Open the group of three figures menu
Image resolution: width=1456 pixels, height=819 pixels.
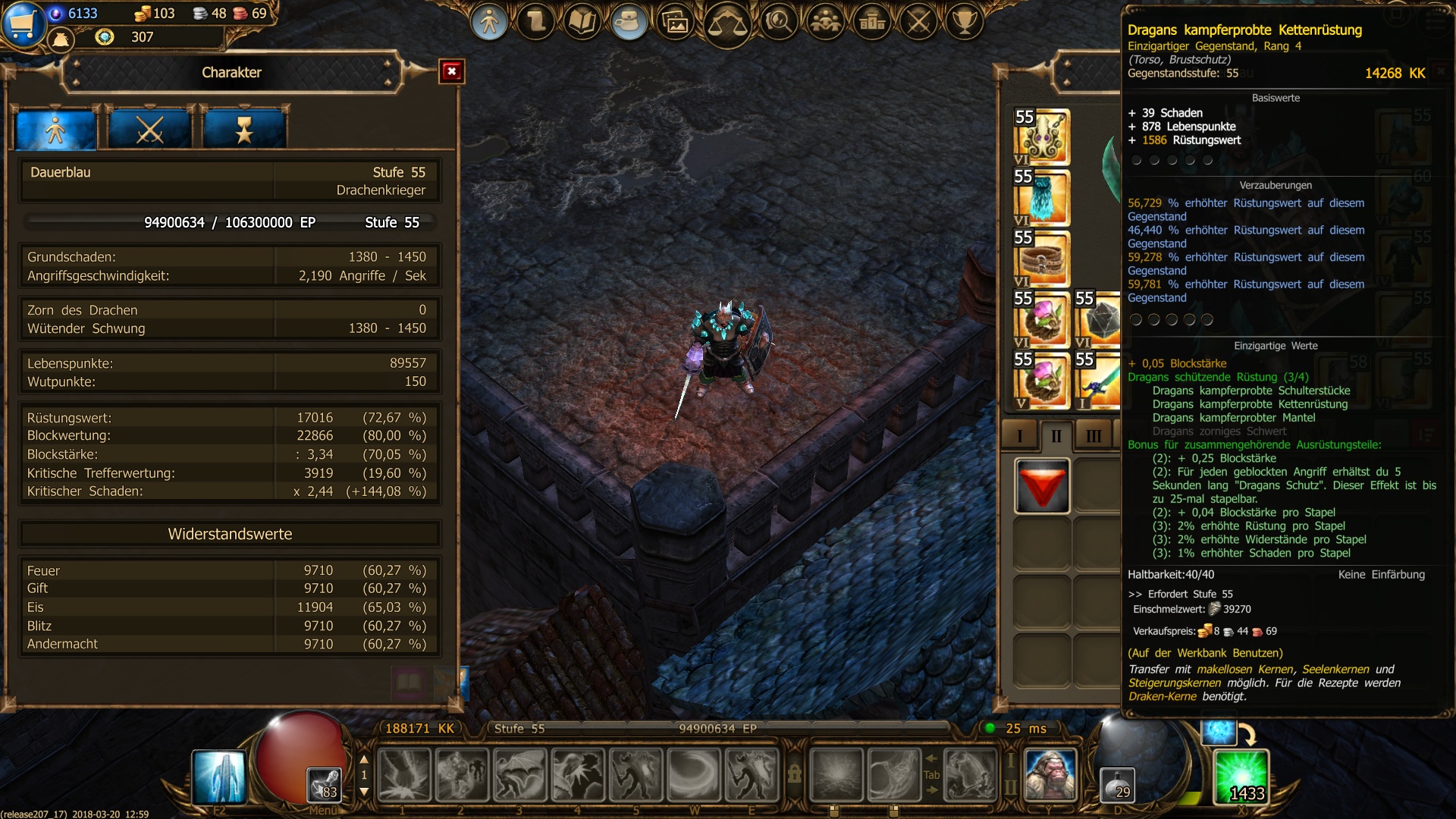825,21
